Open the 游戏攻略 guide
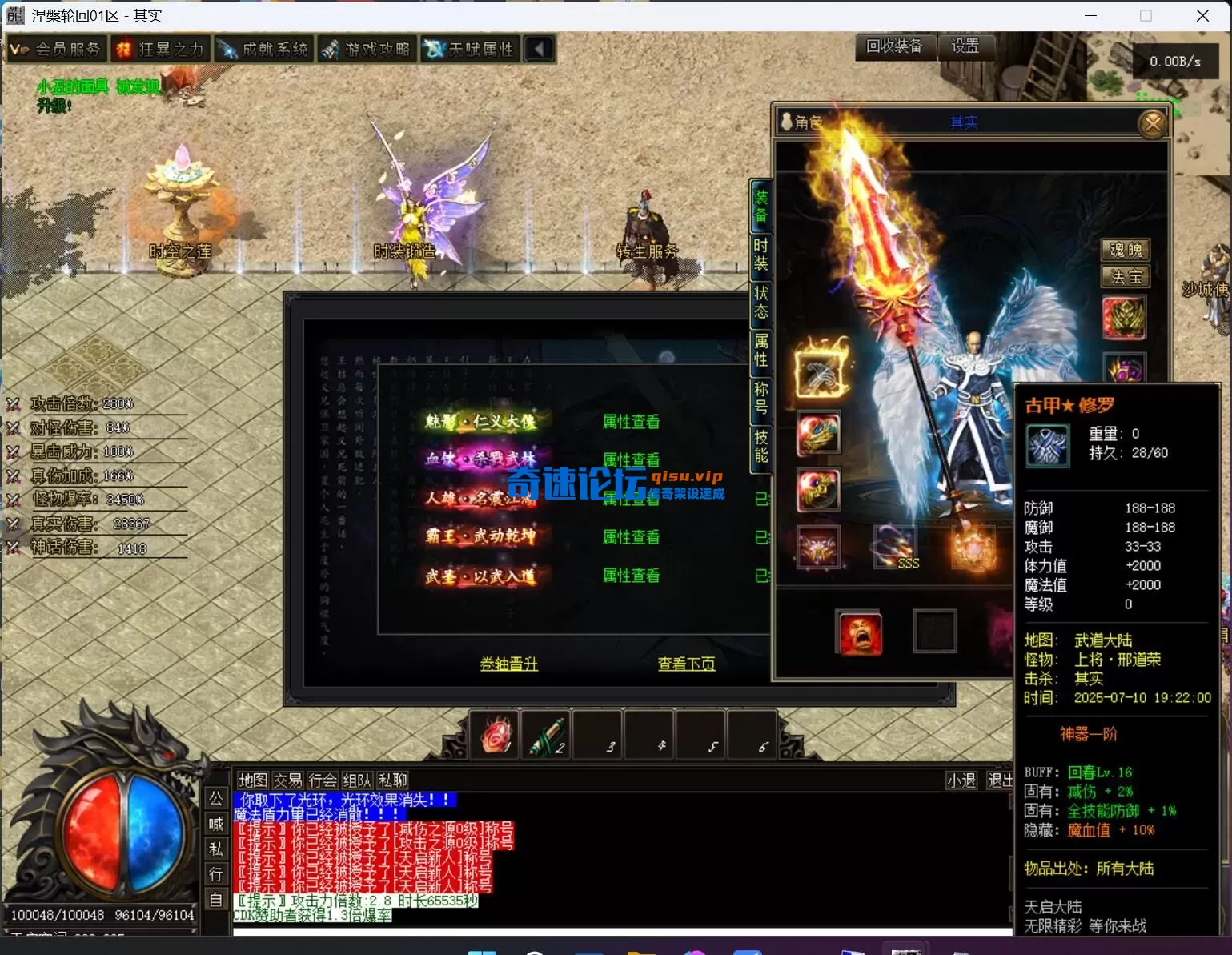 pyautogui.click(x=367, y=50)
